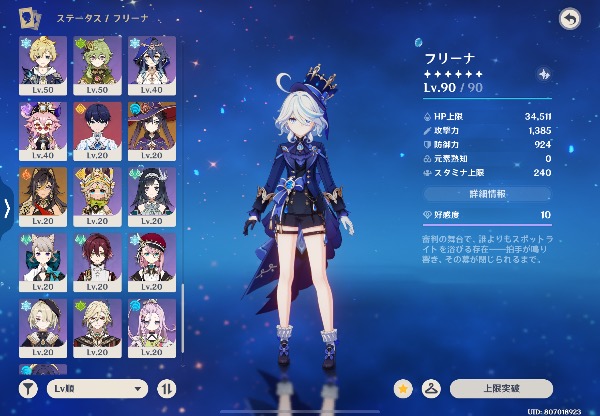The image size is (600, 416).
Task: Select the witch-hat character portrait
Action: [x=151, y=129]
